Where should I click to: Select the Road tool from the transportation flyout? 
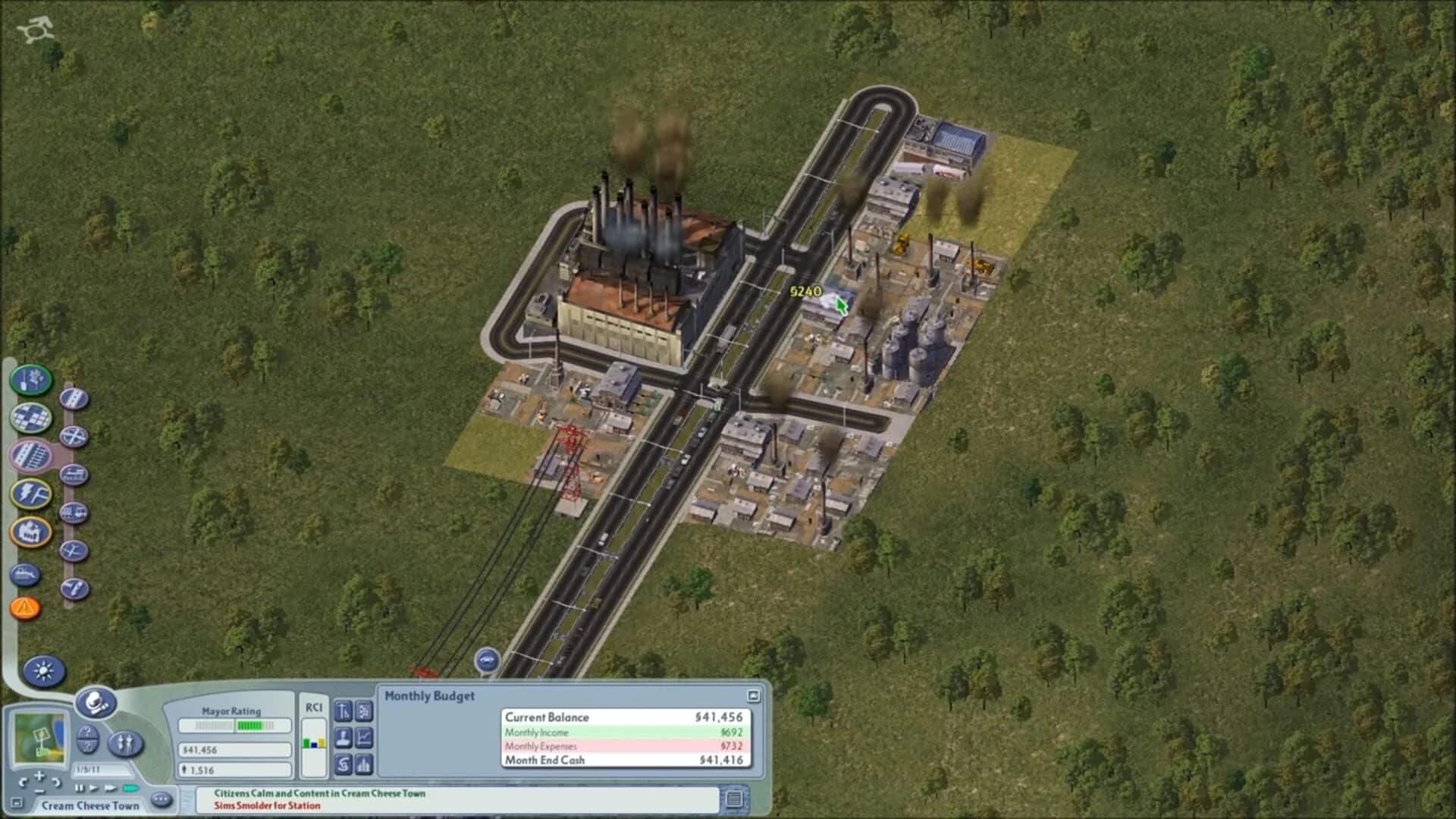point(74,398)
